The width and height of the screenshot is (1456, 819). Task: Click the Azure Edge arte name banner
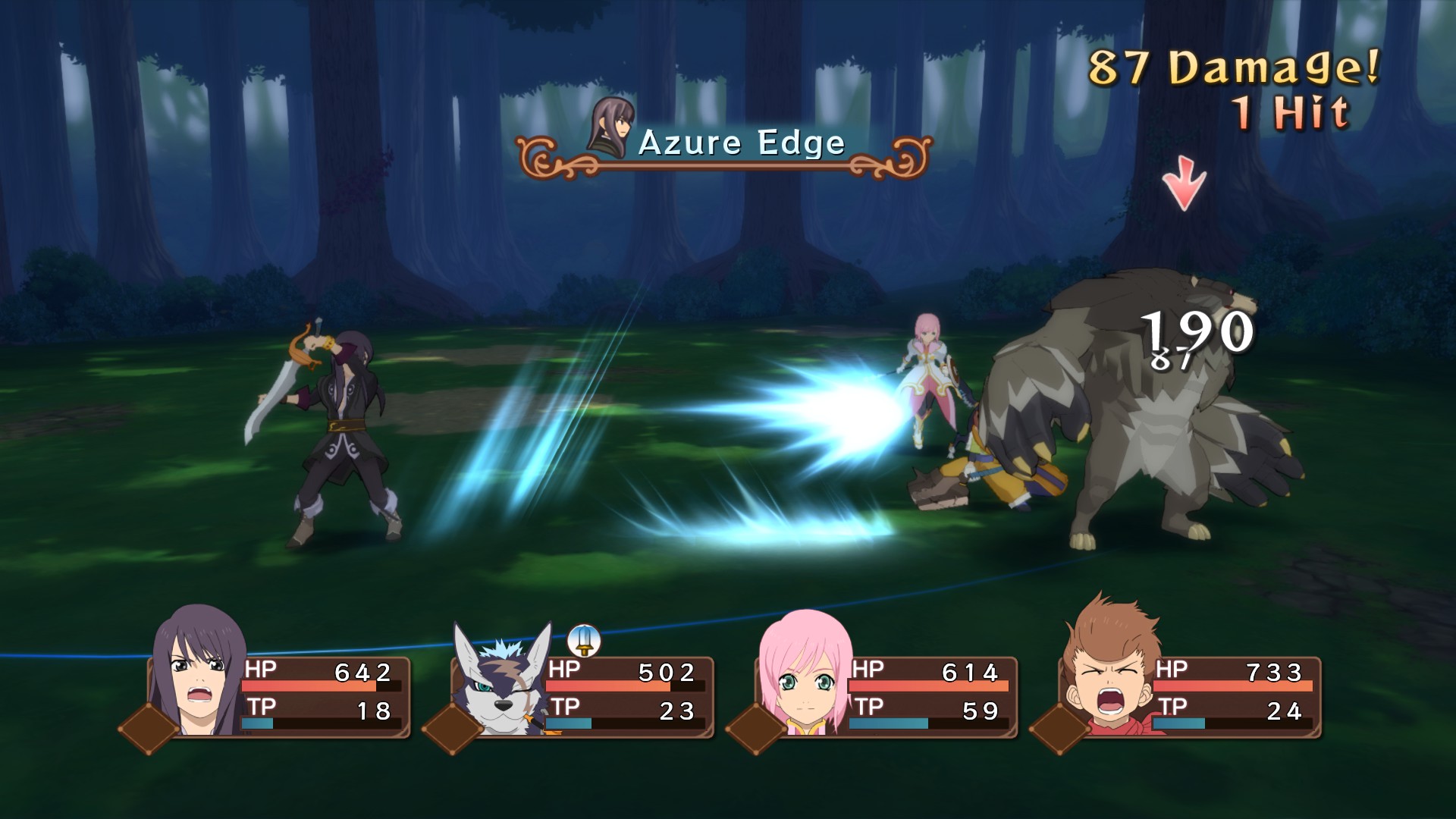[741, 143]
